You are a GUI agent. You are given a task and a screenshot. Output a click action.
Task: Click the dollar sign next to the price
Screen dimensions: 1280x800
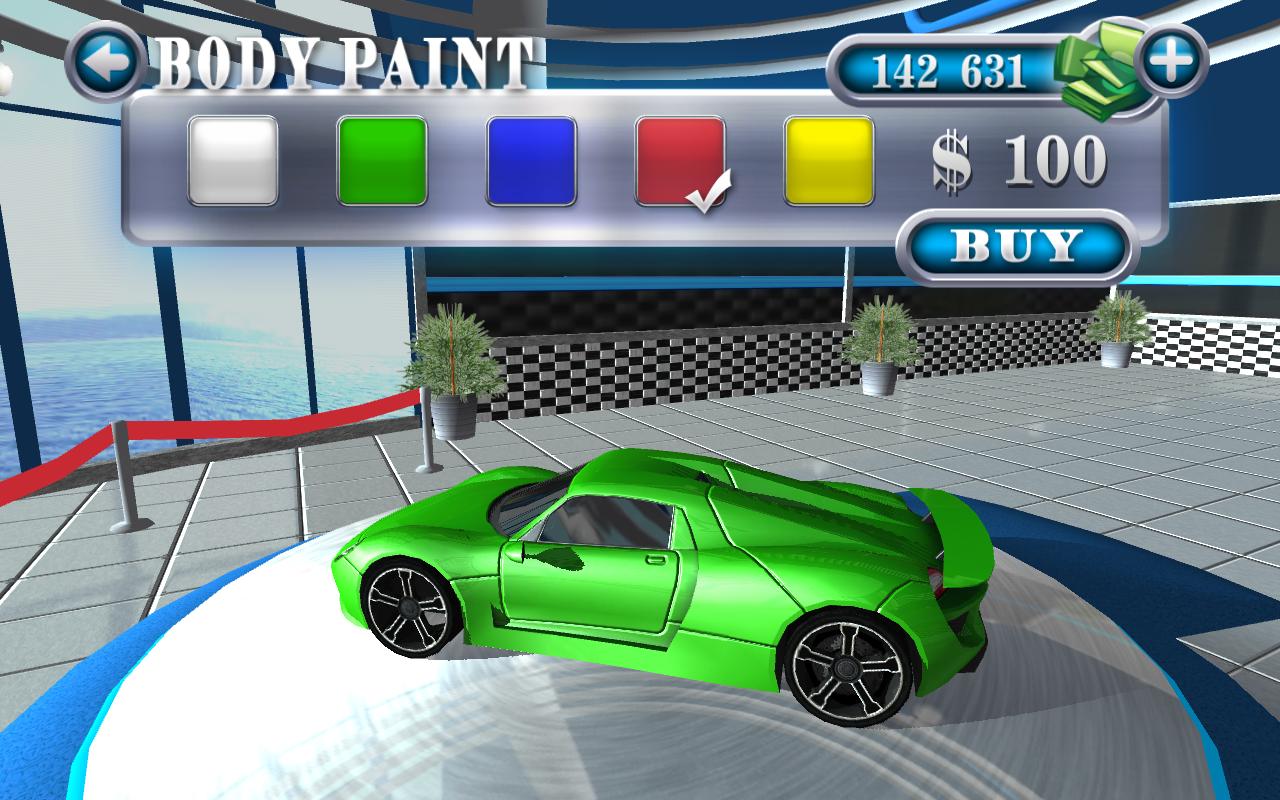click(950, 163)
